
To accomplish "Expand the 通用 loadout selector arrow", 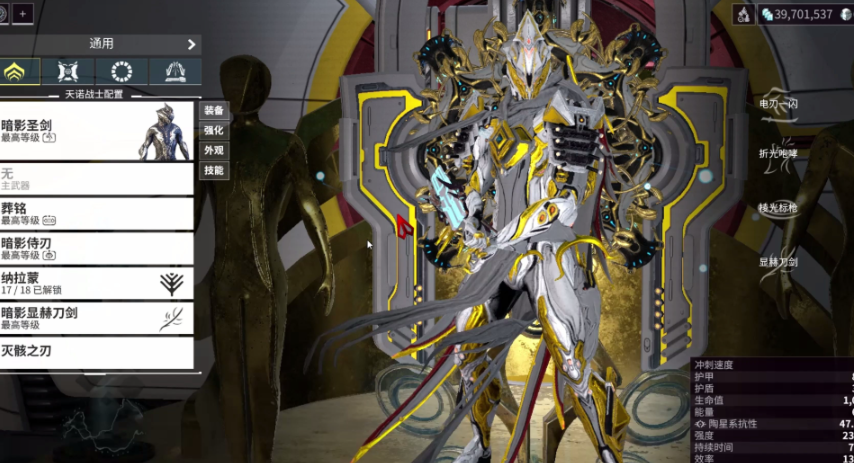I will click(191, 44).
